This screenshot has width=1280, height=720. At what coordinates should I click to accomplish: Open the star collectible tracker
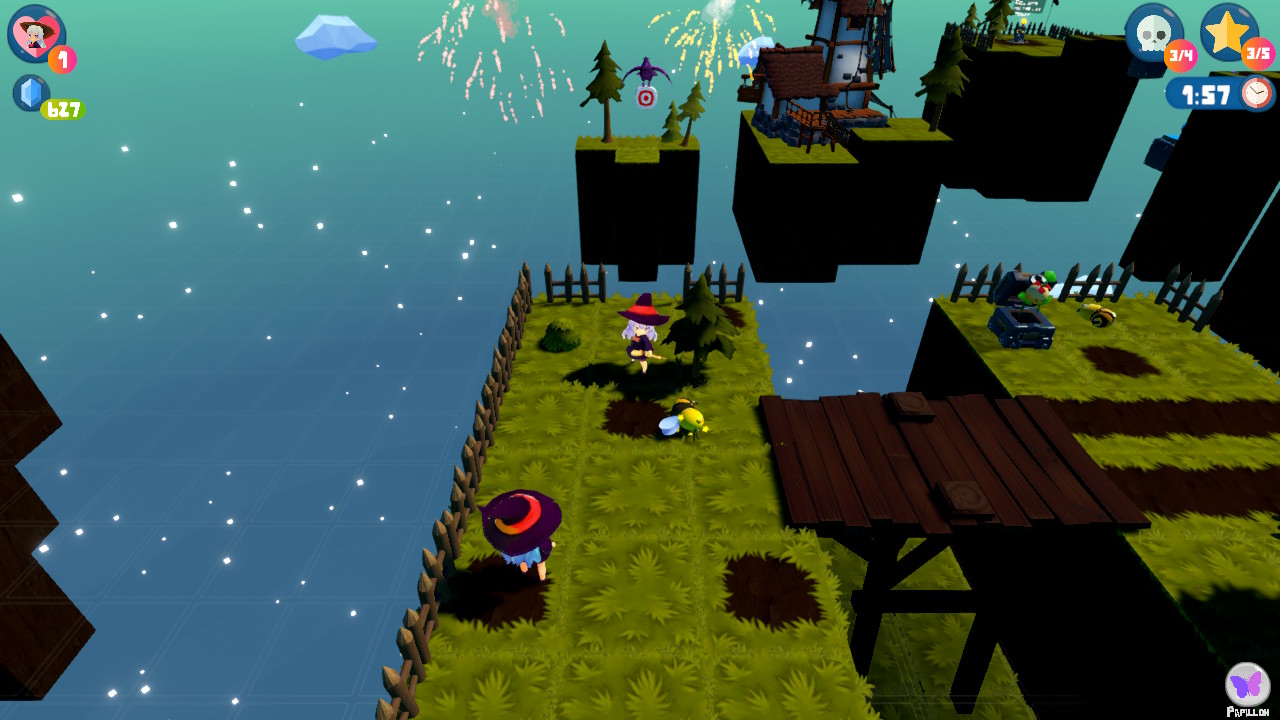pyautogui.click(x=1228, y=31)
